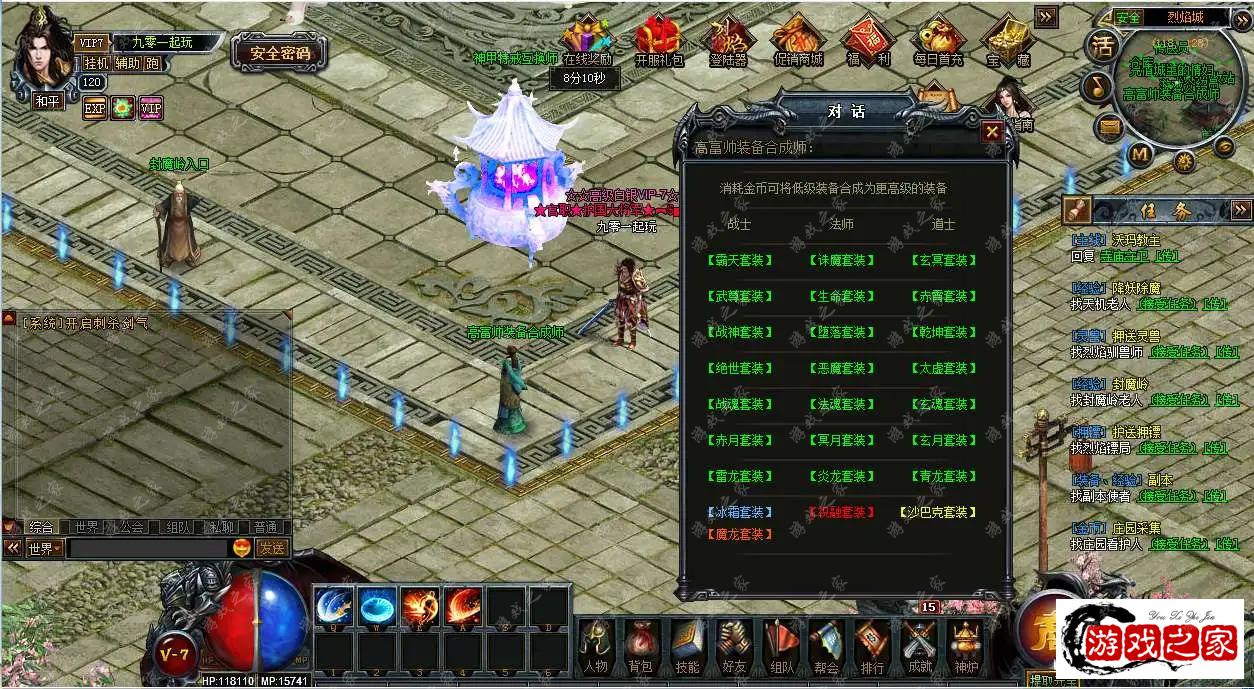This screenshot has height=689, width=1254.
Task: Choose the 沙巴克套装 option
Action: tap(939, 512)
